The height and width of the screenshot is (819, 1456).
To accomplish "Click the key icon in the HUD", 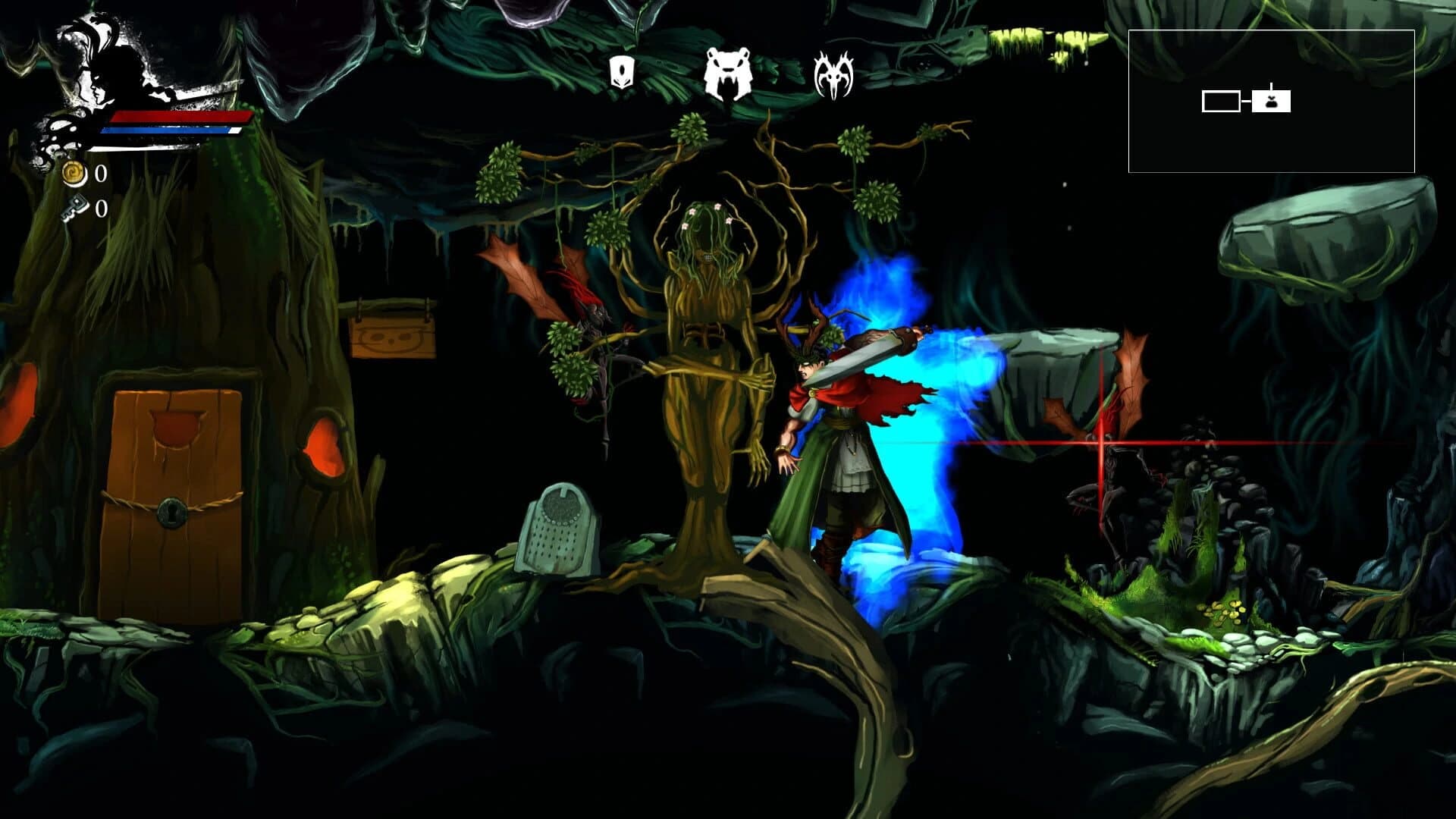I will click(x=76, y=206).
